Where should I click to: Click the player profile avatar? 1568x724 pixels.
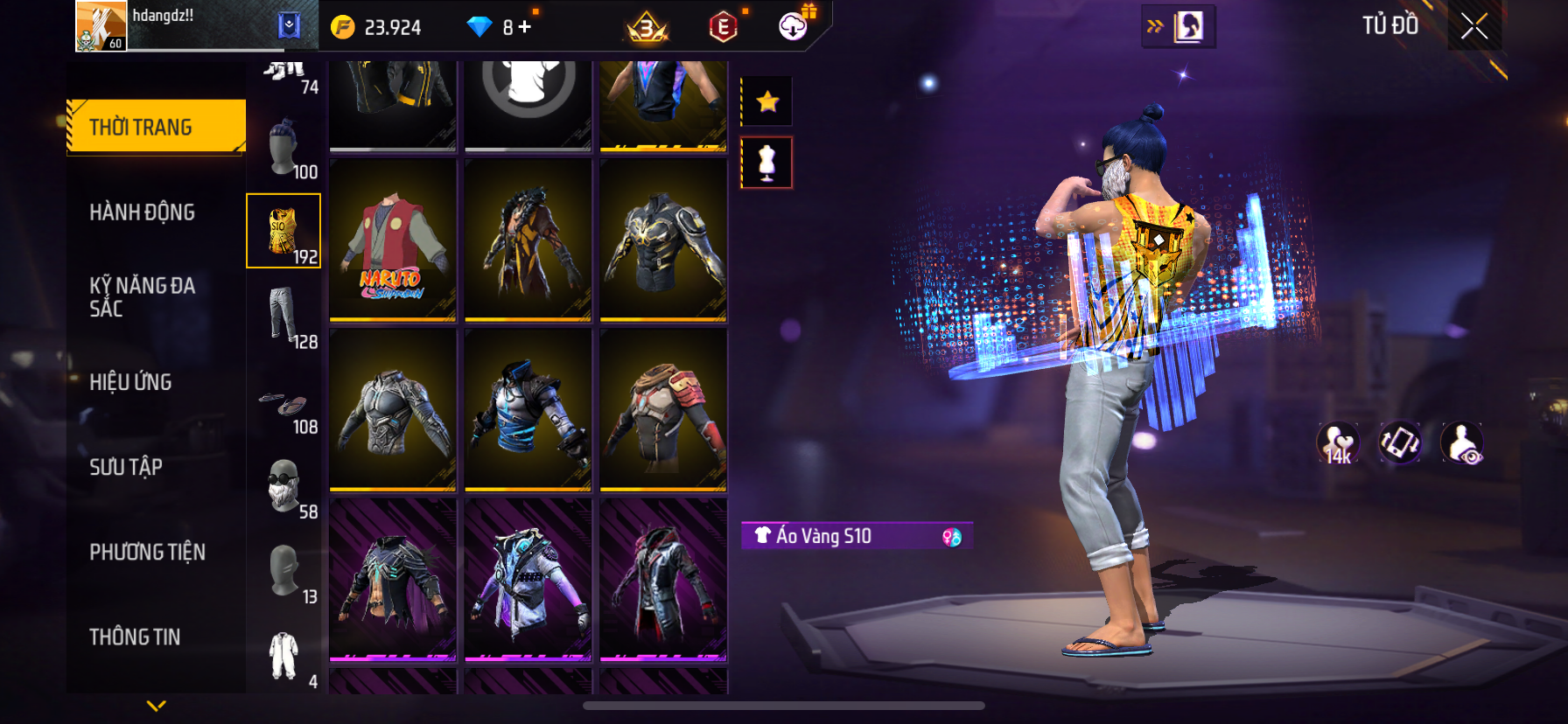[x=101, y=26]
